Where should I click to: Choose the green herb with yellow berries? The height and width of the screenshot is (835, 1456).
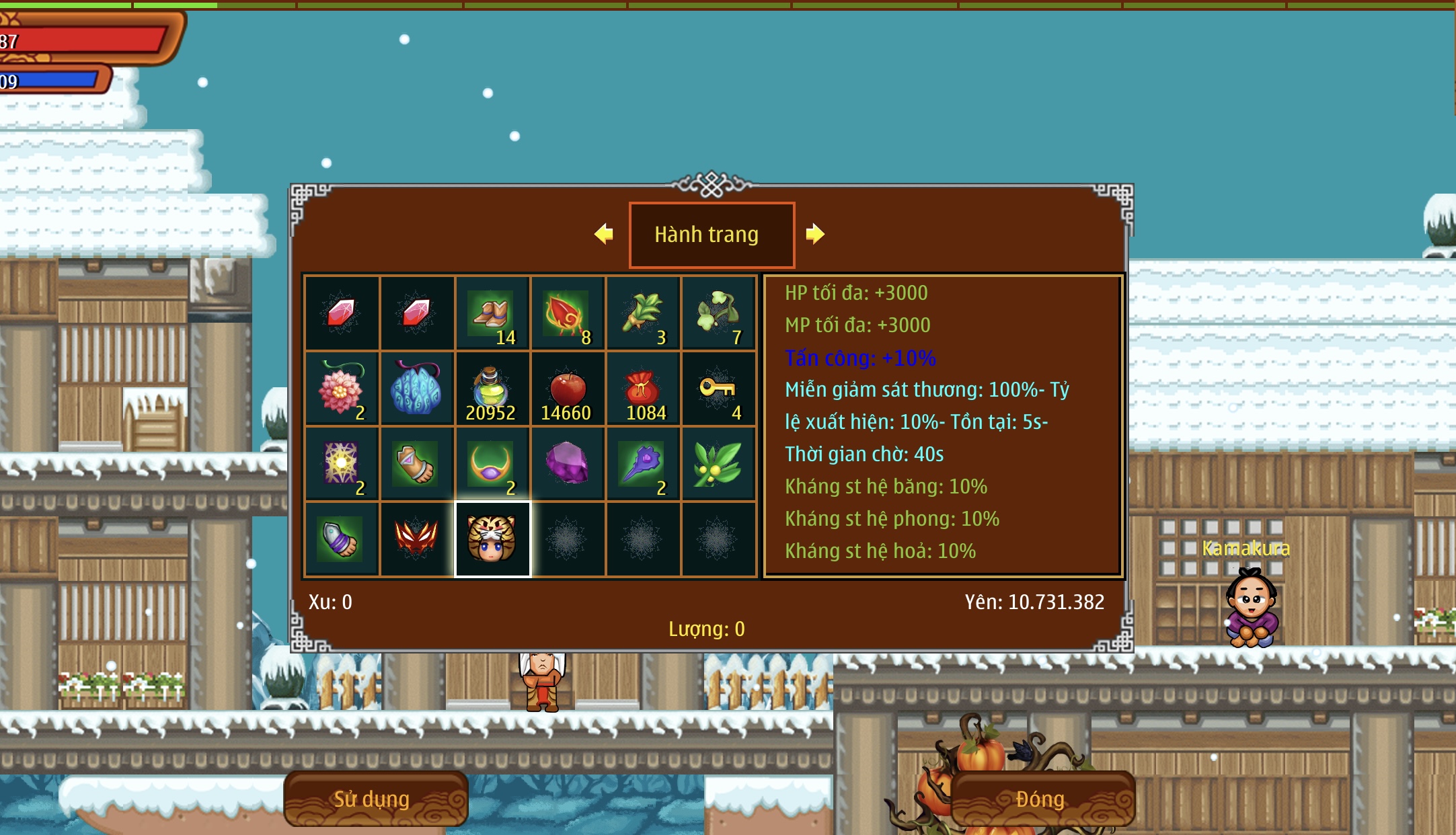[718, 464]
